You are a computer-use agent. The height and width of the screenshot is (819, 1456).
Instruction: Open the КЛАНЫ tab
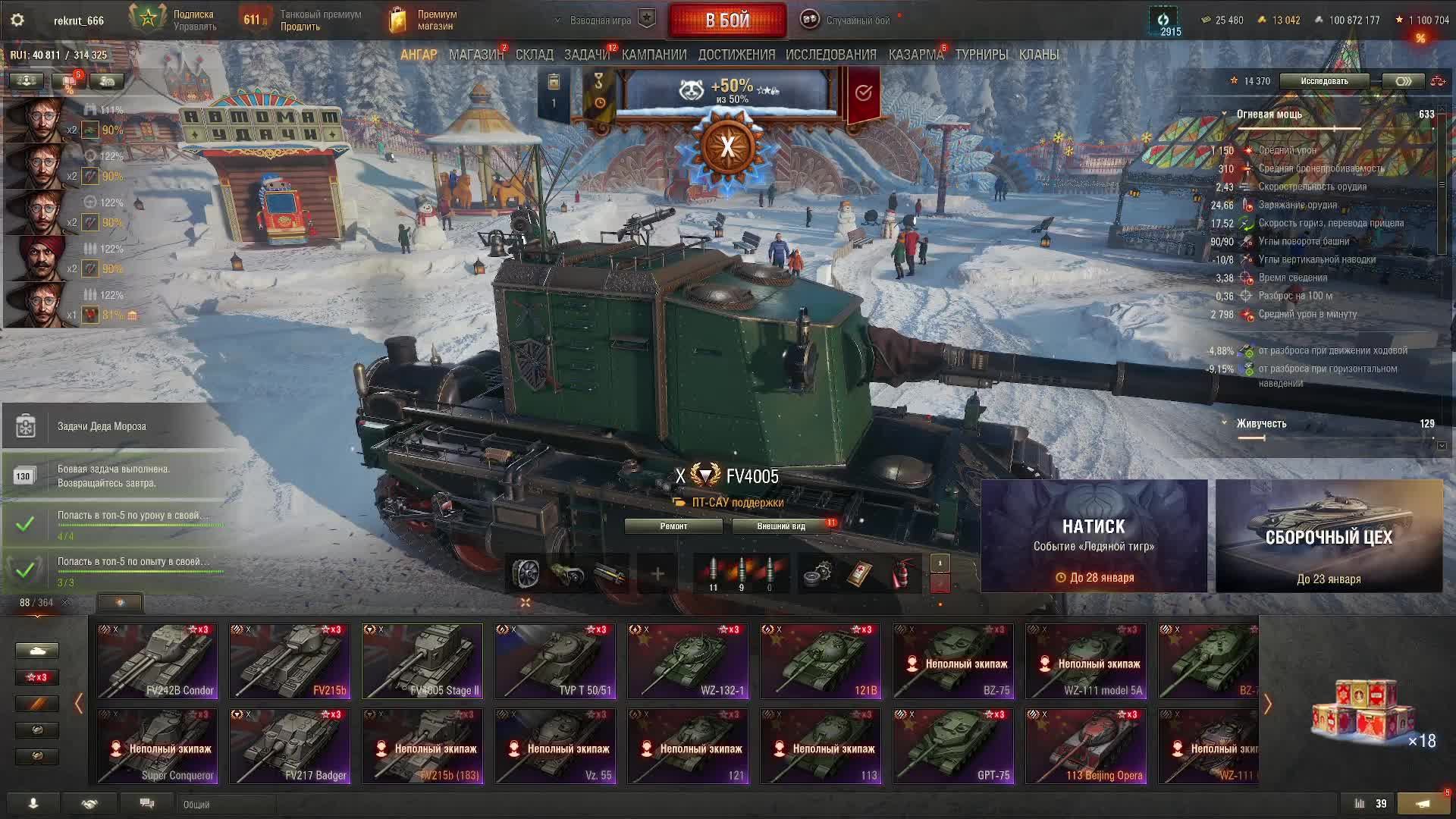1038,55
